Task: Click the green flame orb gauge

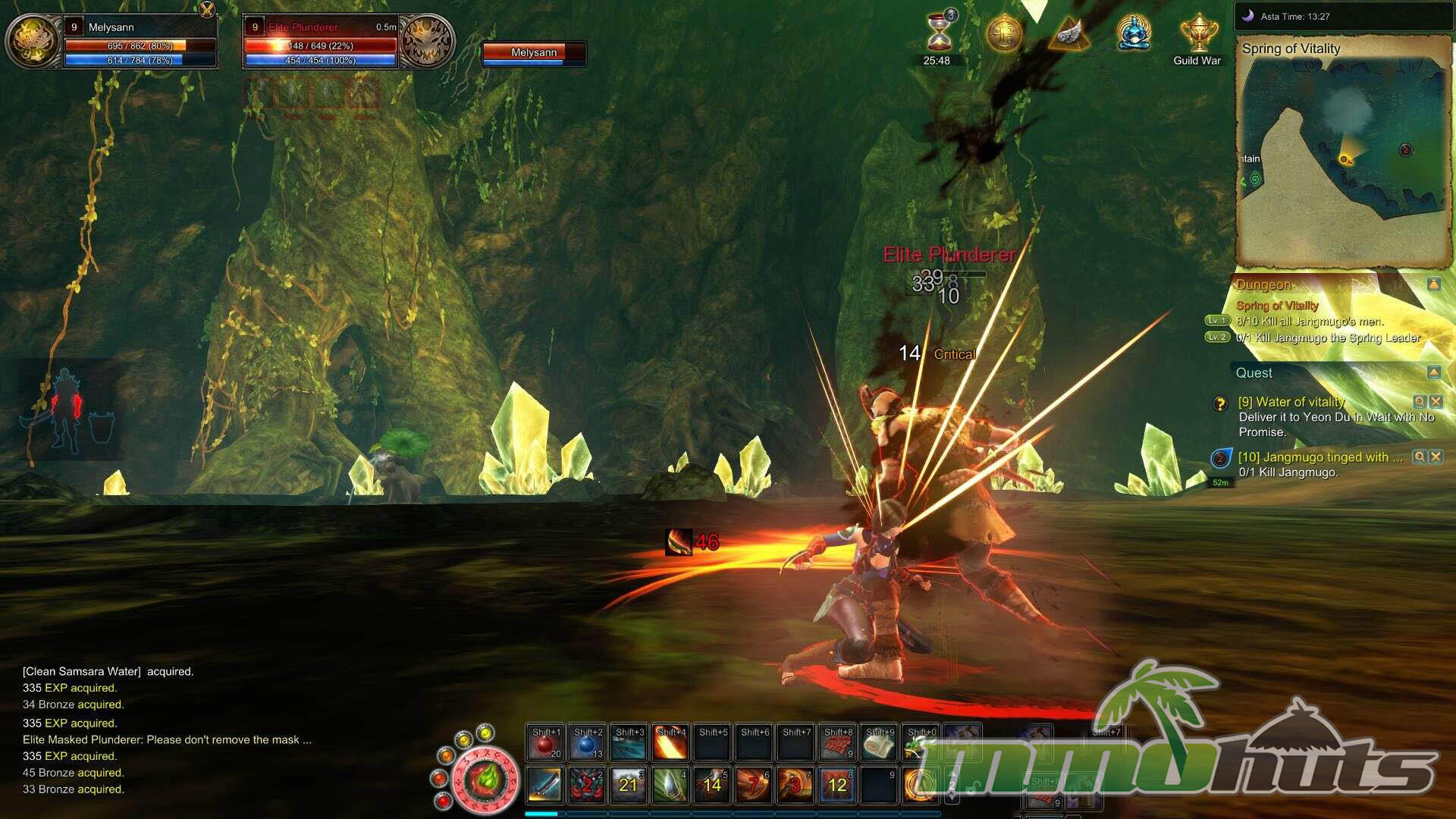Action: pos(485,778)
